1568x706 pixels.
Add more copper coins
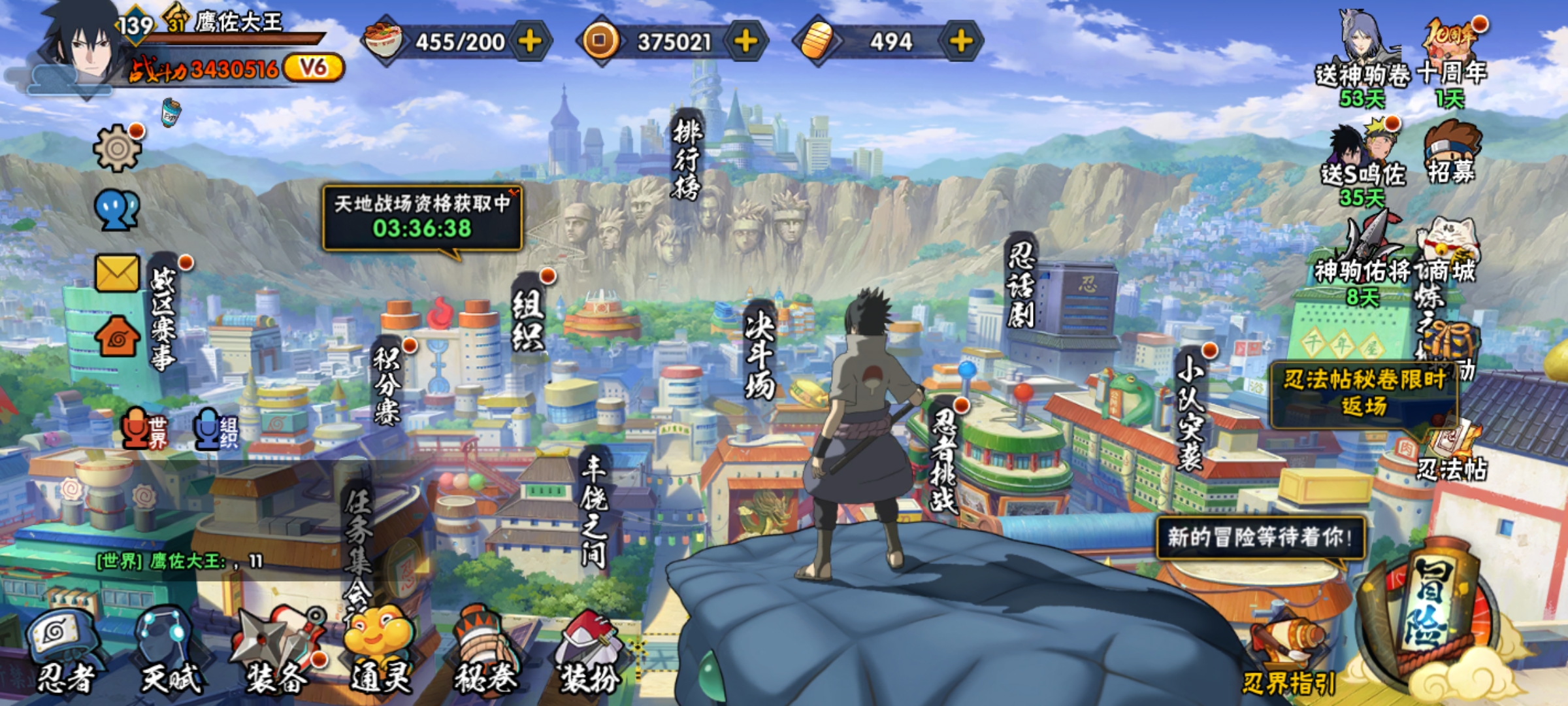click(745, 41)
